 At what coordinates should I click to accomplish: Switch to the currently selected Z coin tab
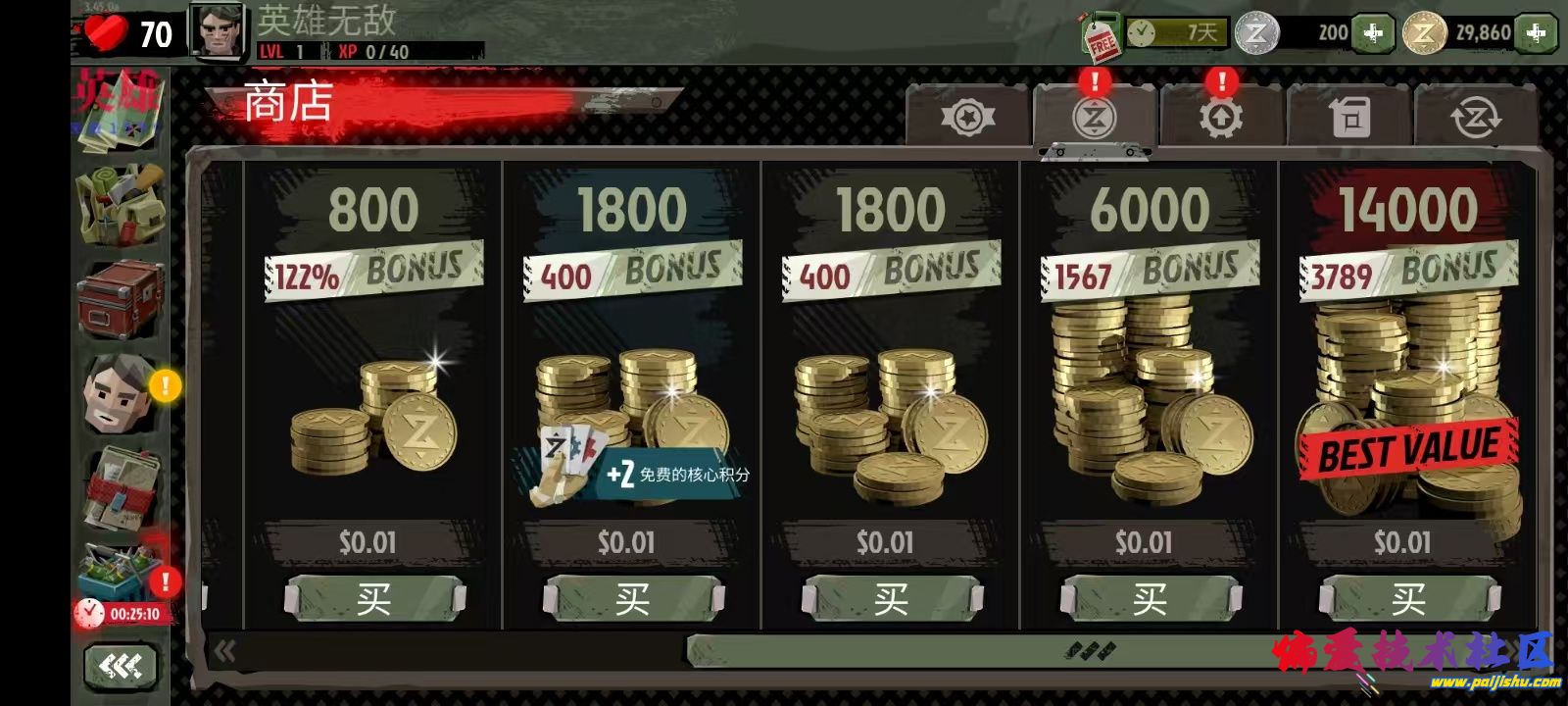coord(1096,118)
